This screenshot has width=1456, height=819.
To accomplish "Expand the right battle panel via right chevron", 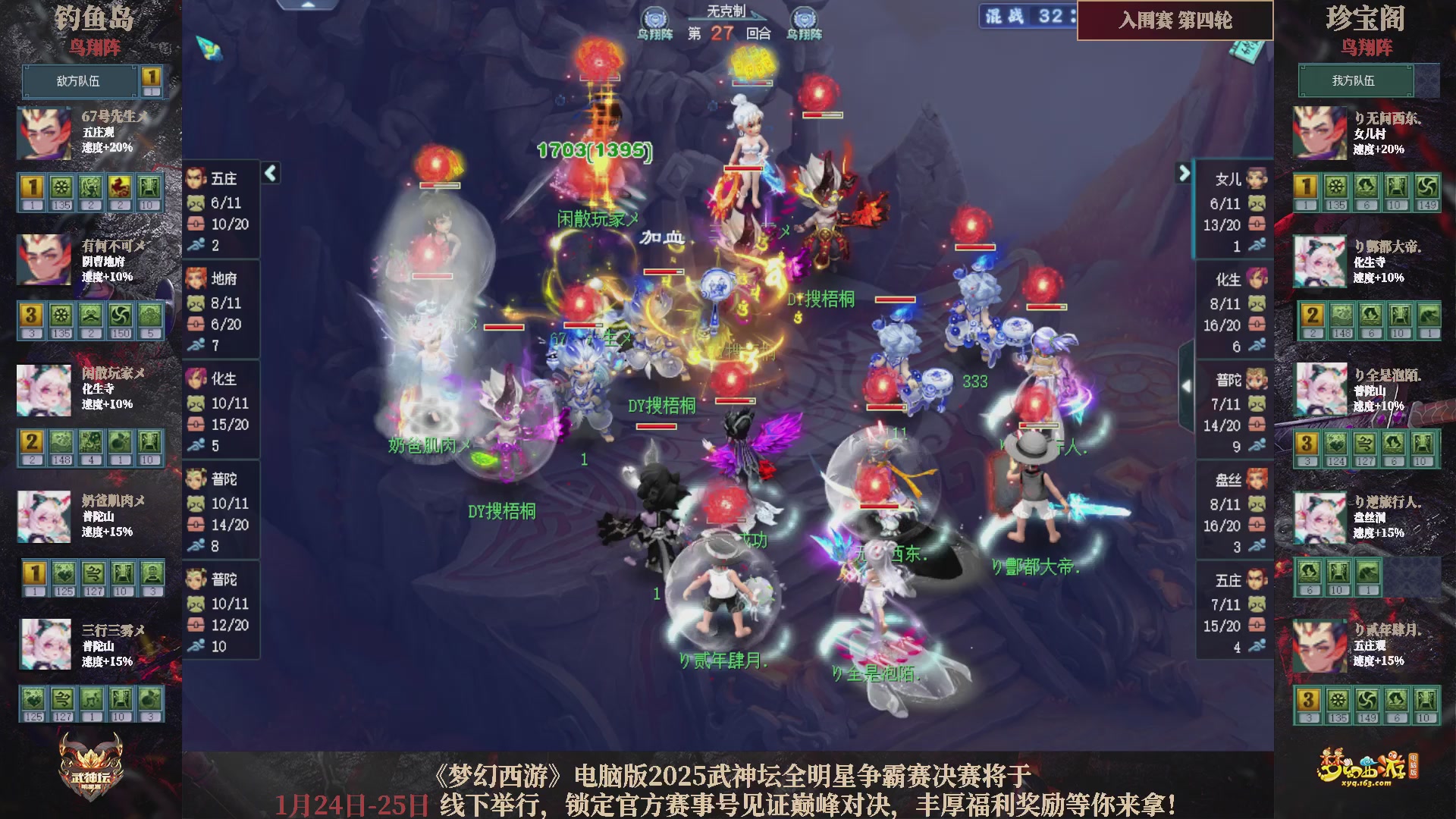I will tap(1185, 173).
